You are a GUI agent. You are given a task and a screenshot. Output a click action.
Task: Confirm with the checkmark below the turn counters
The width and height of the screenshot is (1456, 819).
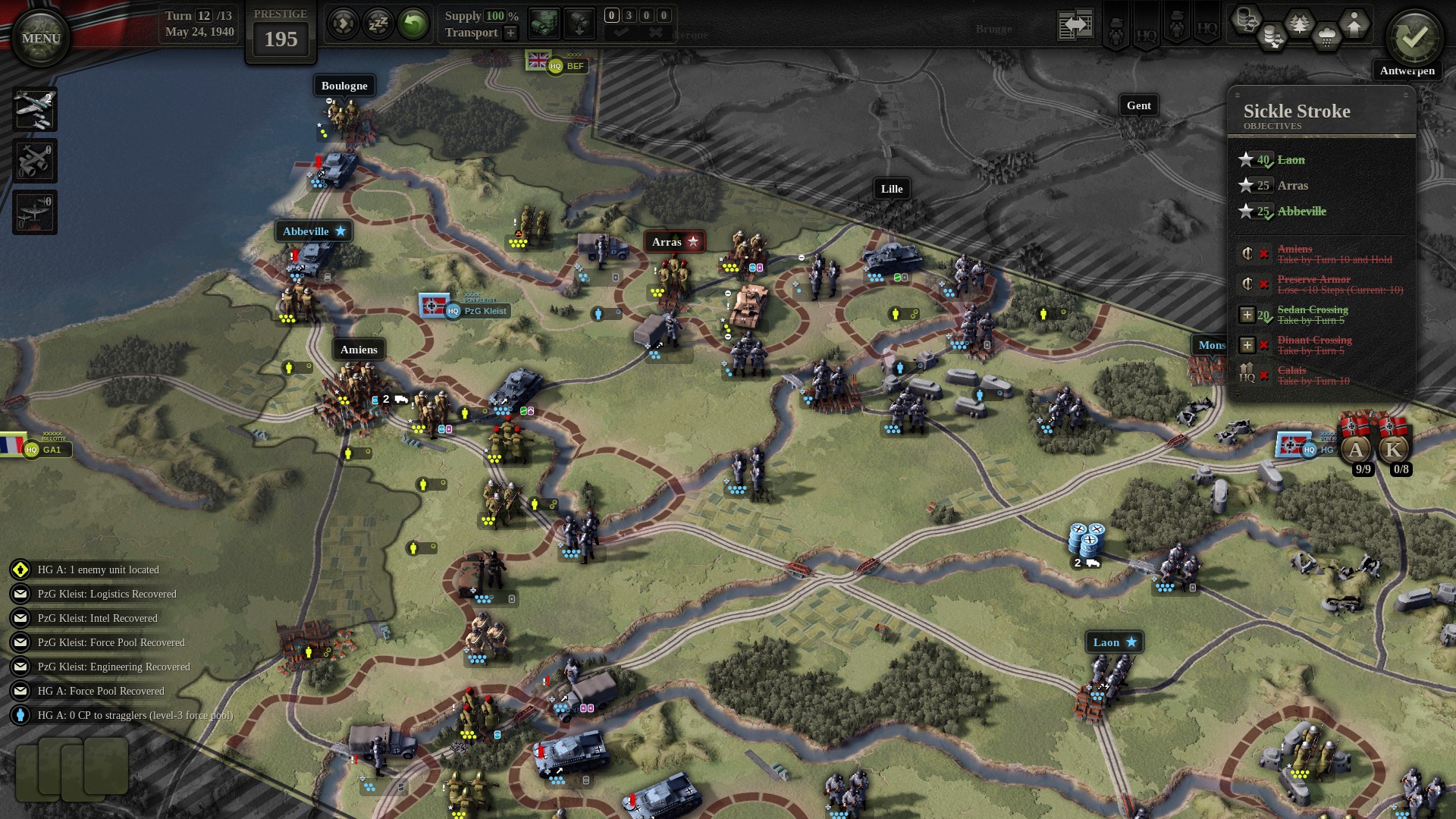point(625,33)
